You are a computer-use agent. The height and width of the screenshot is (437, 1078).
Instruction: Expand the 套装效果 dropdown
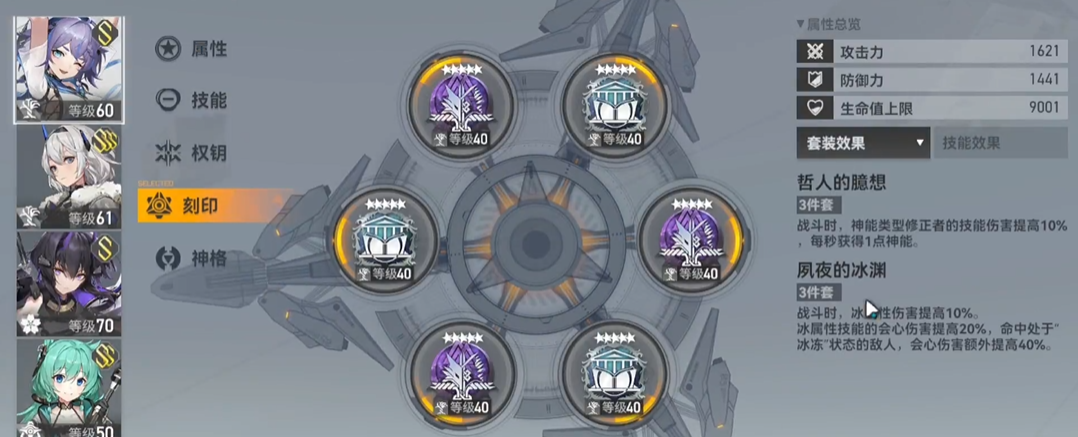point(863,143)
